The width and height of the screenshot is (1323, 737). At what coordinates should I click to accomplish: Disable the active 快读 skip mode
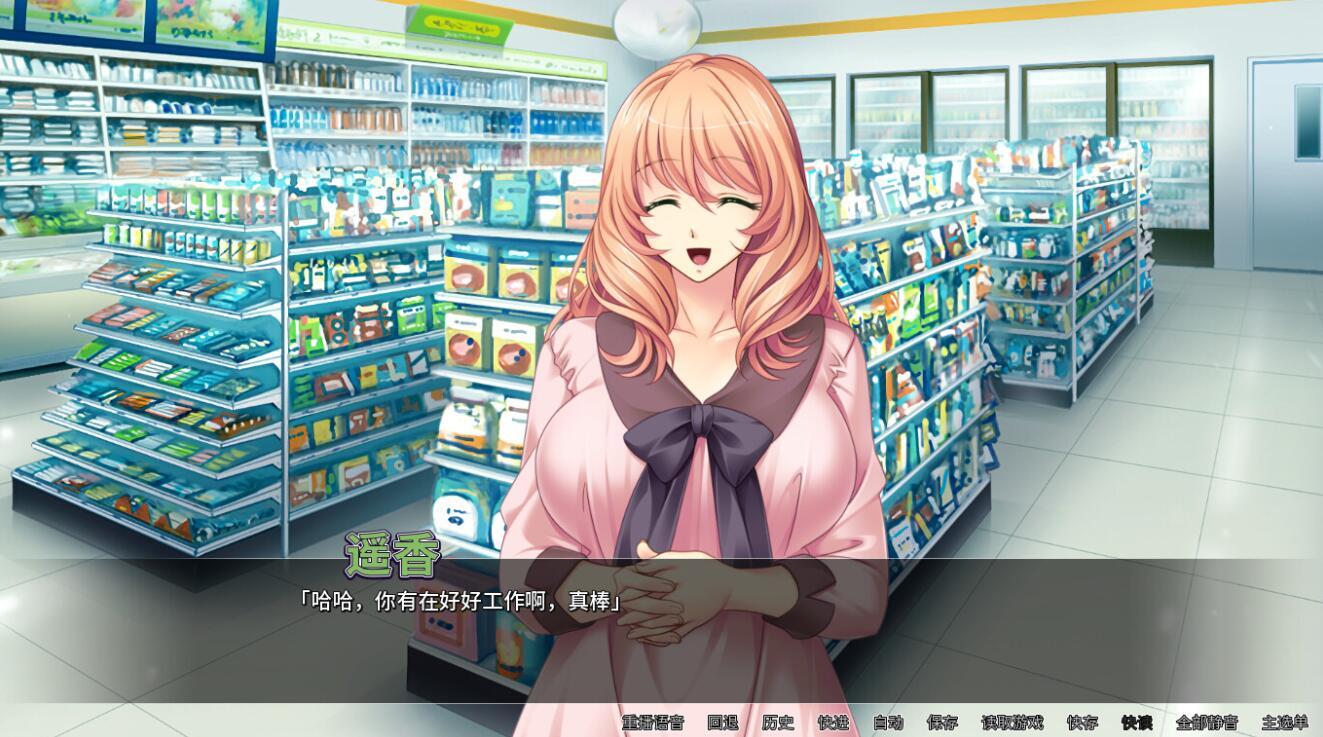[1138, 723]
